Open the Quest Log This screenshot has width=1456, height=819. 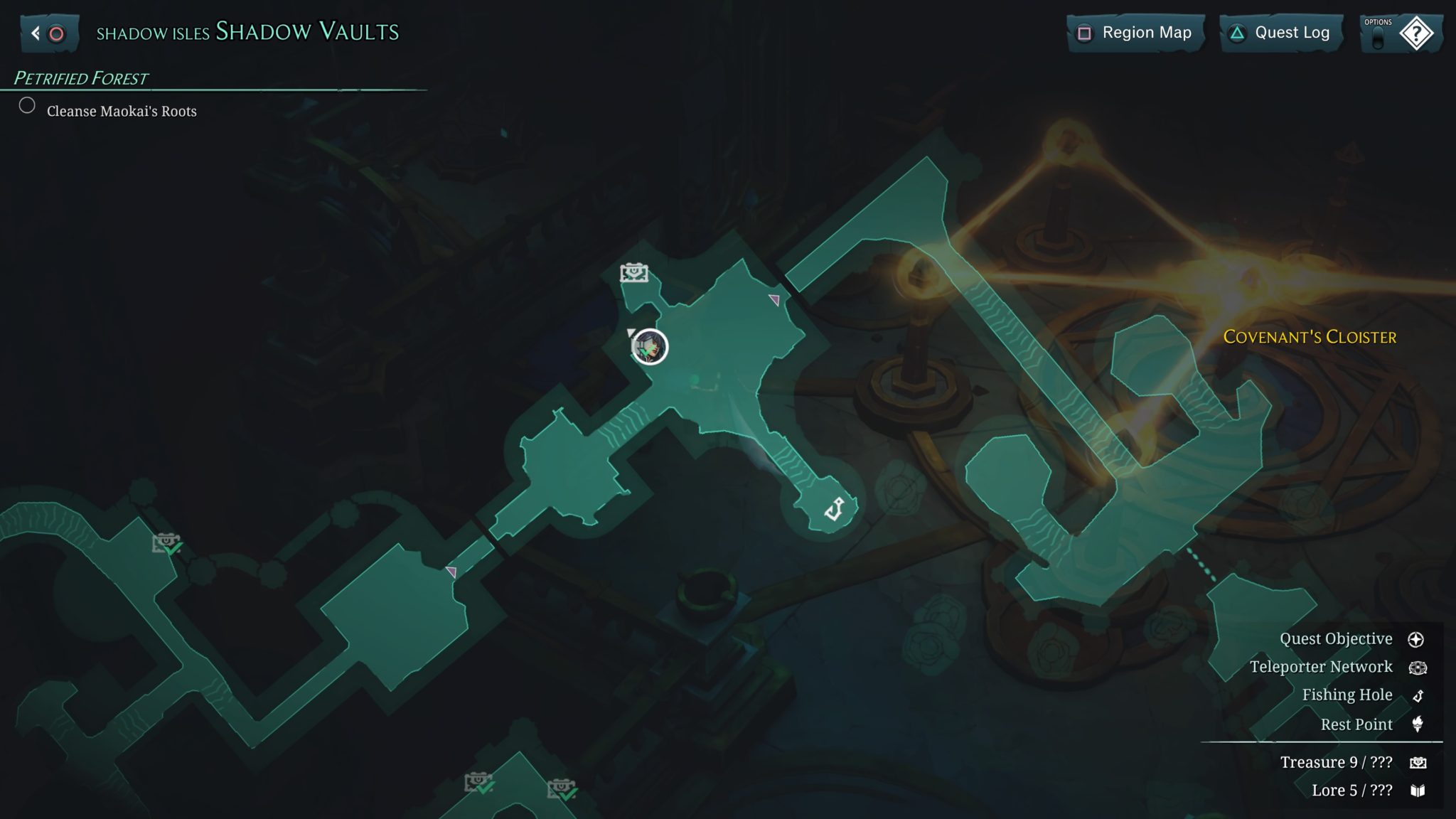click(1280, 32)
